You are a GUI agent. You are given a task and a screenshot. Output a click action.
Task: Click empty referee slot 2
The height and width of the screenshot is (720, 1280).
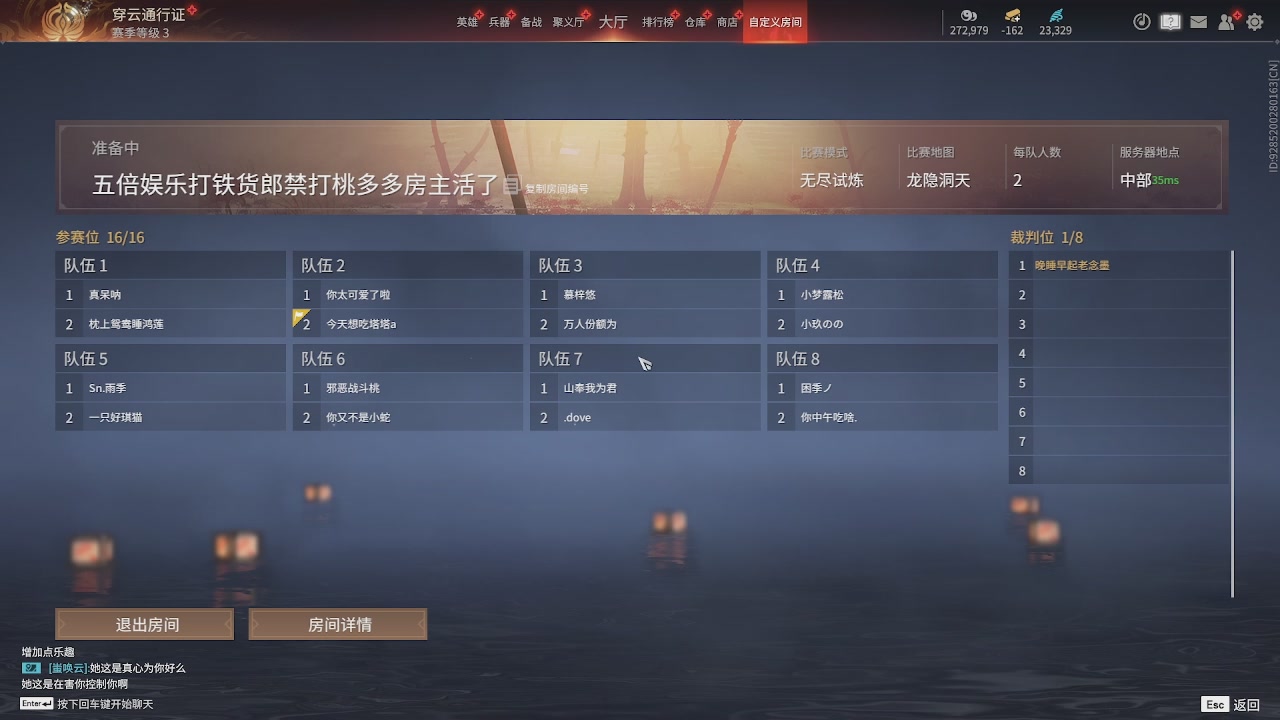point(1118,294)
